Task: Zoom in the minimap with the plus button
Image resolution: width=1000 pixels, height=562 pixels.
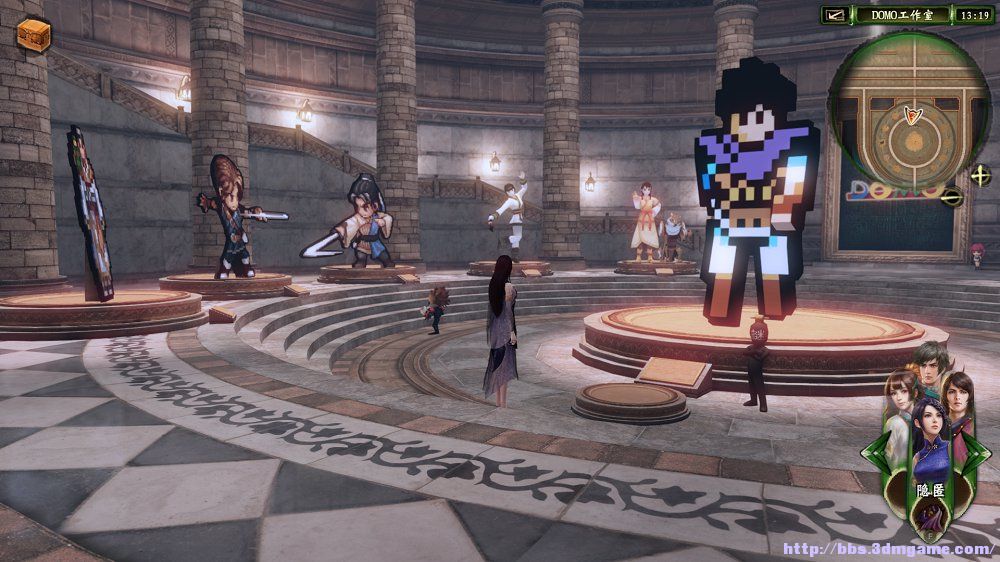Action: 979,176
